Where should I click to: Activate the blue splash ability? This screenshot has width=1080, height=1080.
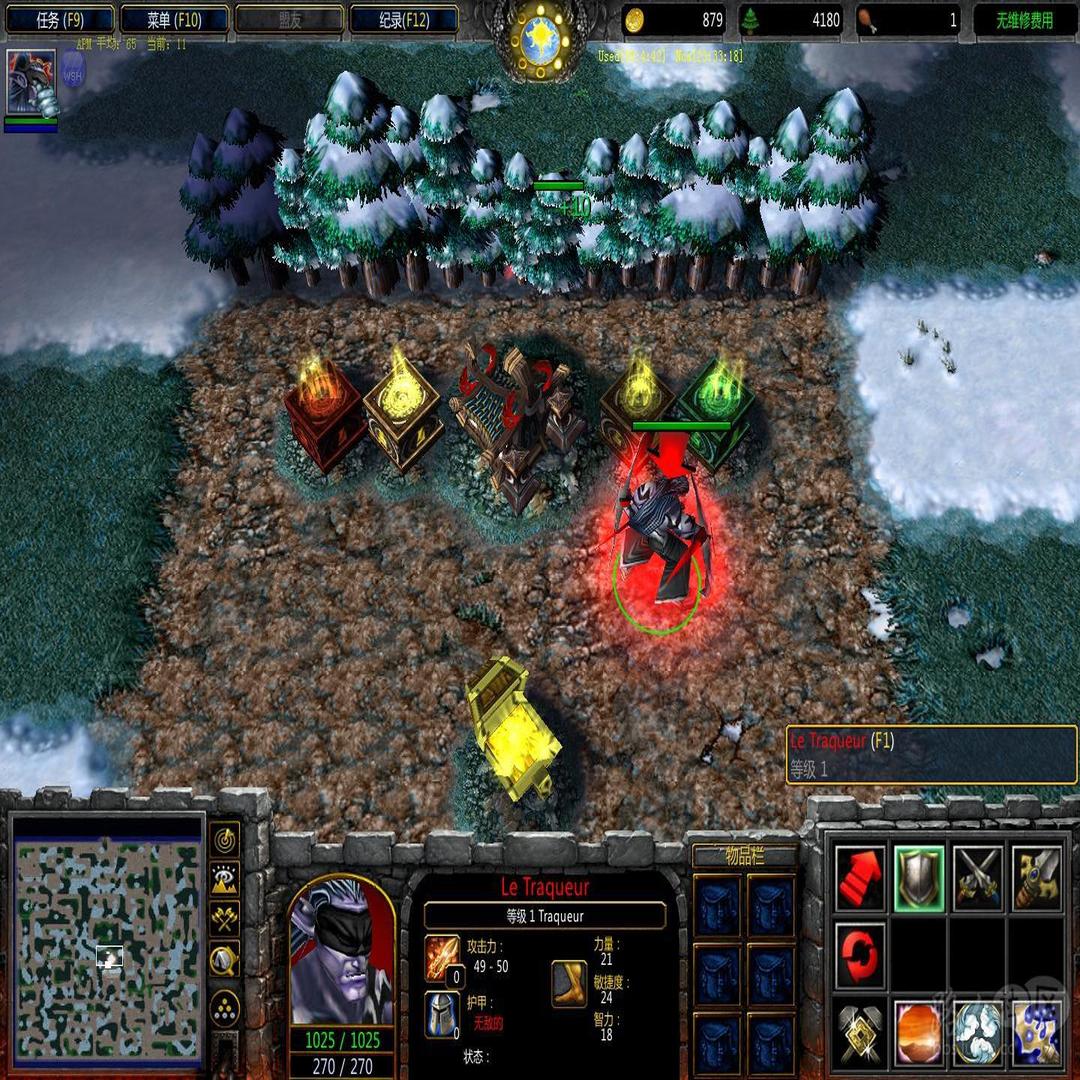coord(1037,1030)
